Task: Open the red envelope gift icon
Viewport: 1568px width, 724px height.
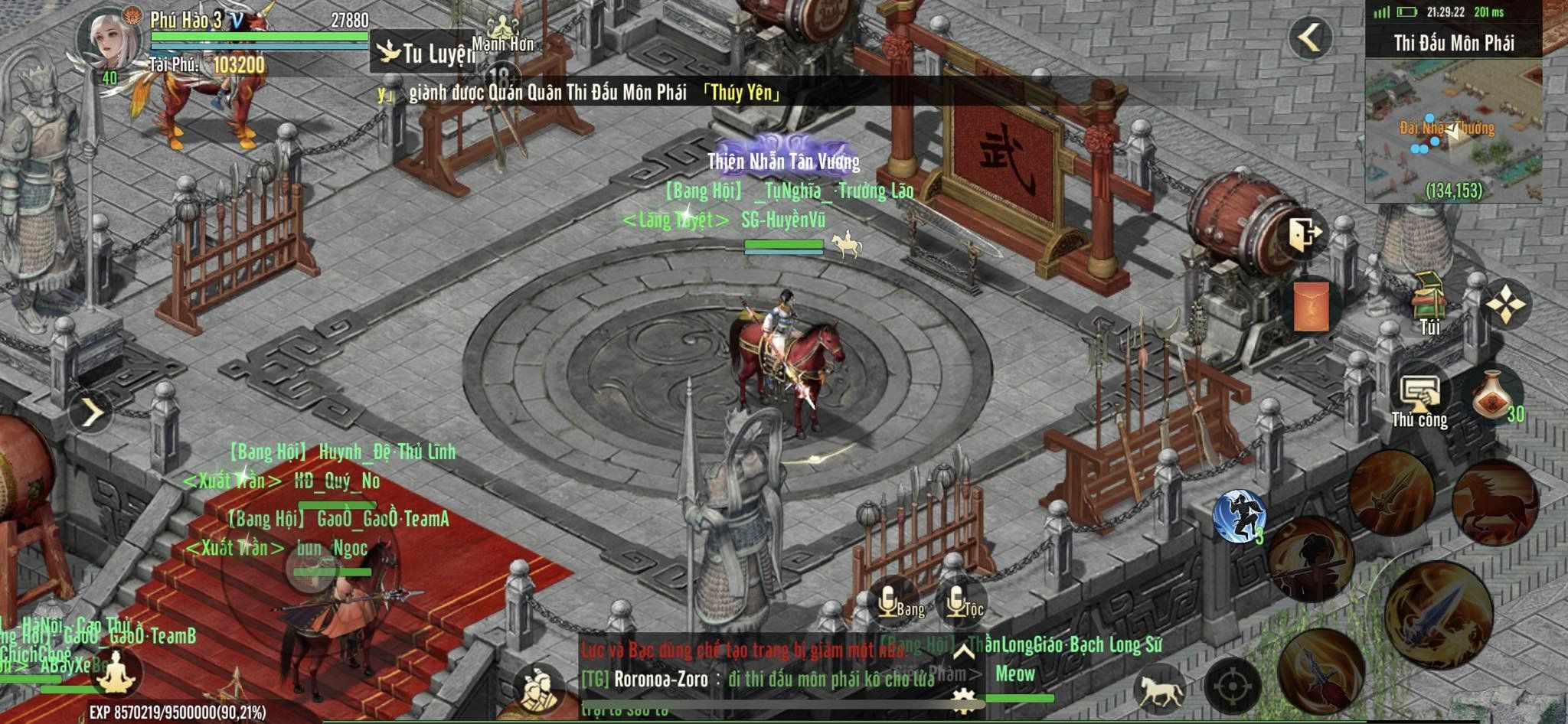Action: point(1311,305)
